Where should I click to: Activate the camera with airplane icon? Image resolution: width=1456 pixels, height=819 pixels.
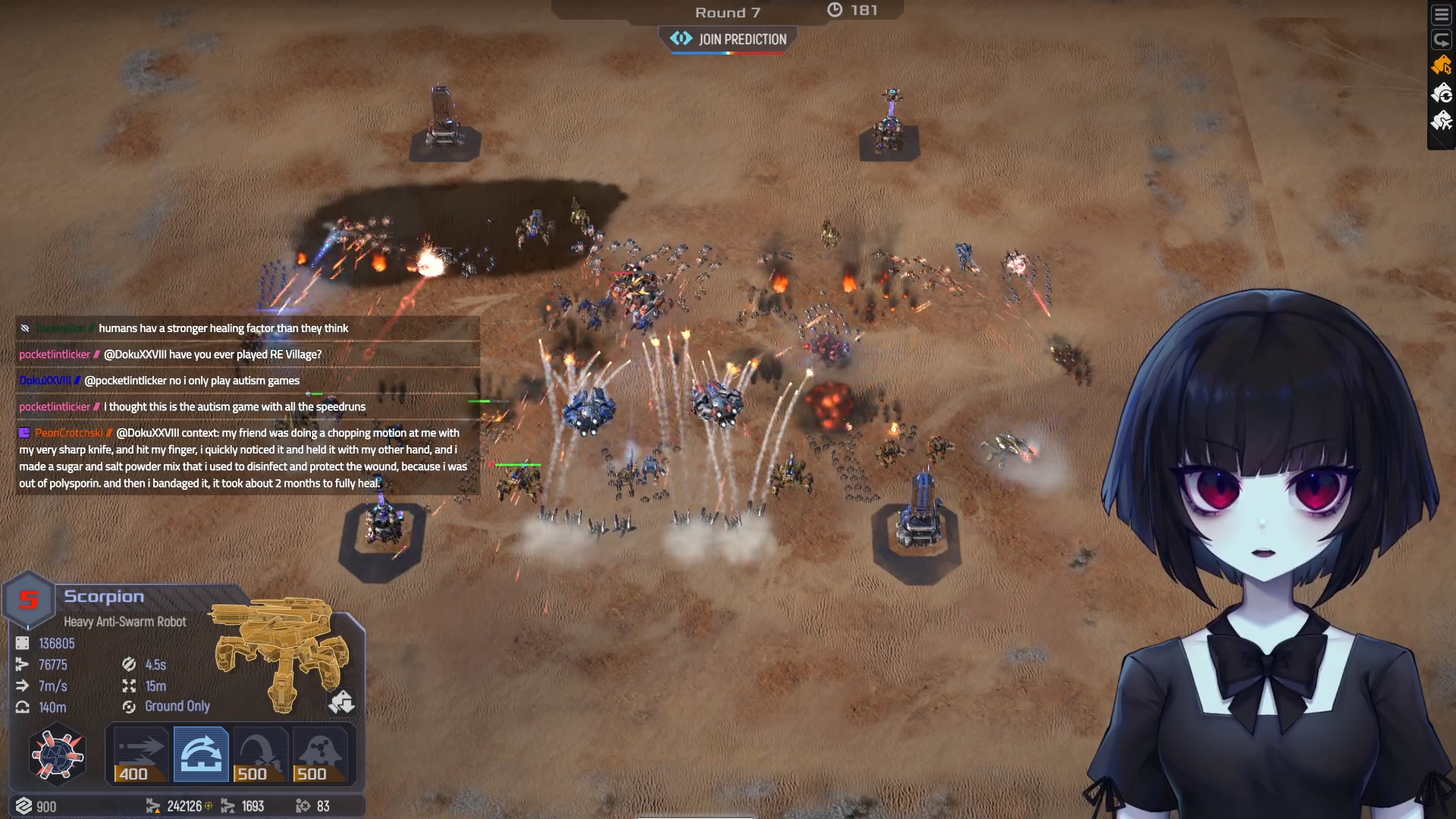pos(1441,121)
